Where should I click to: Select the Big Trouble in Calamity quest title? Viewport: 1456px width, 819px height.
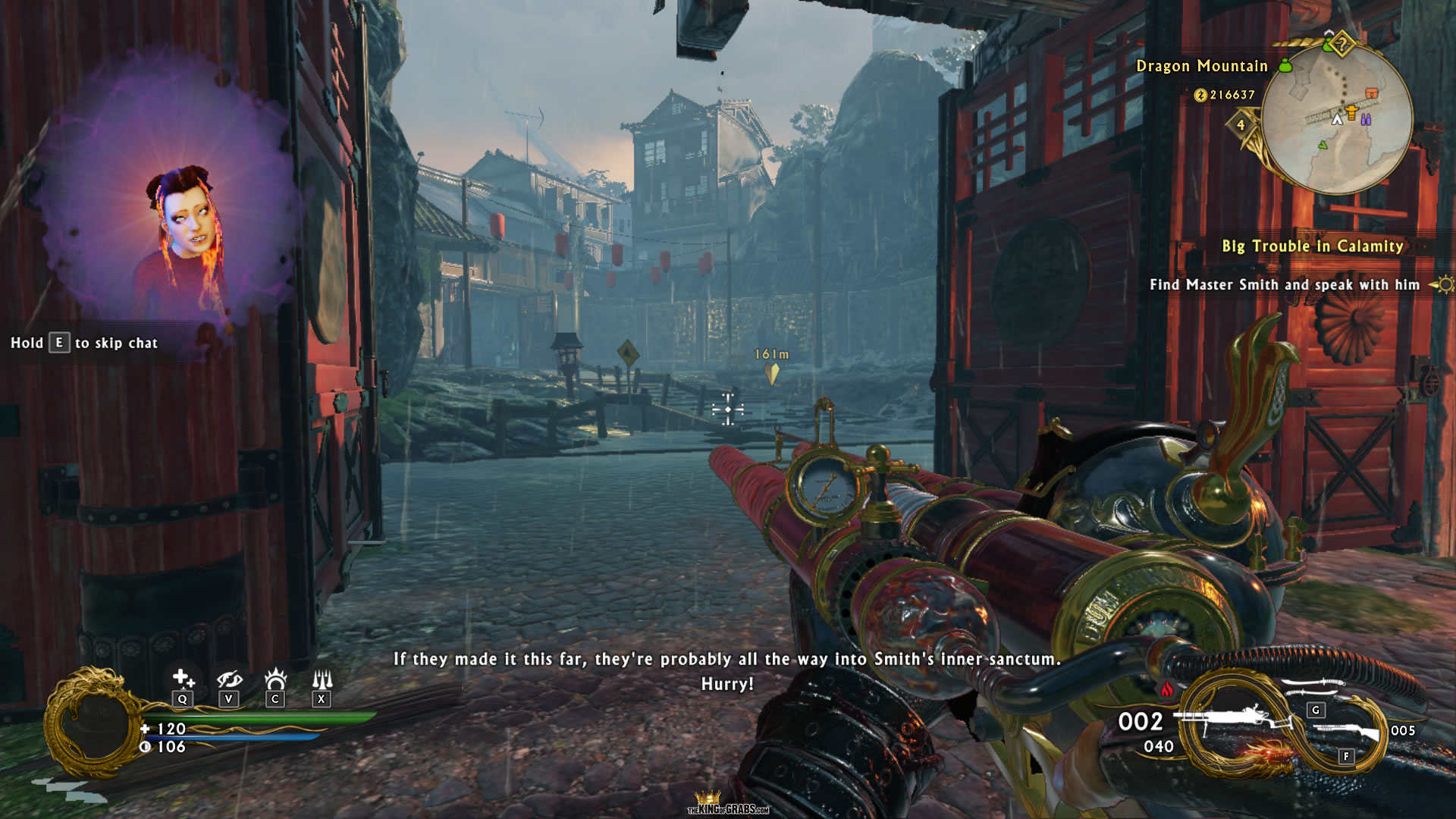coord(1312,246)
